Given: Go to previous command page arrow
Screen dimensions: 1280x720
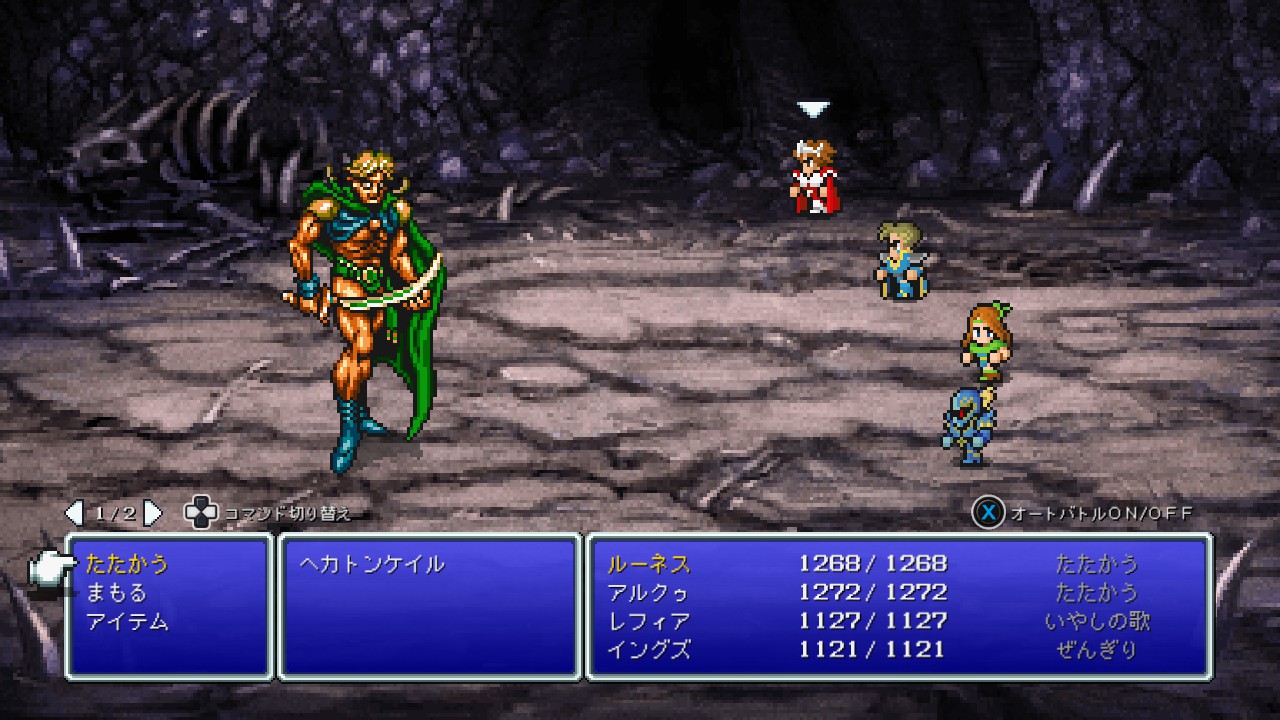Looking at the screenshot, I should (x=74, y=514).
